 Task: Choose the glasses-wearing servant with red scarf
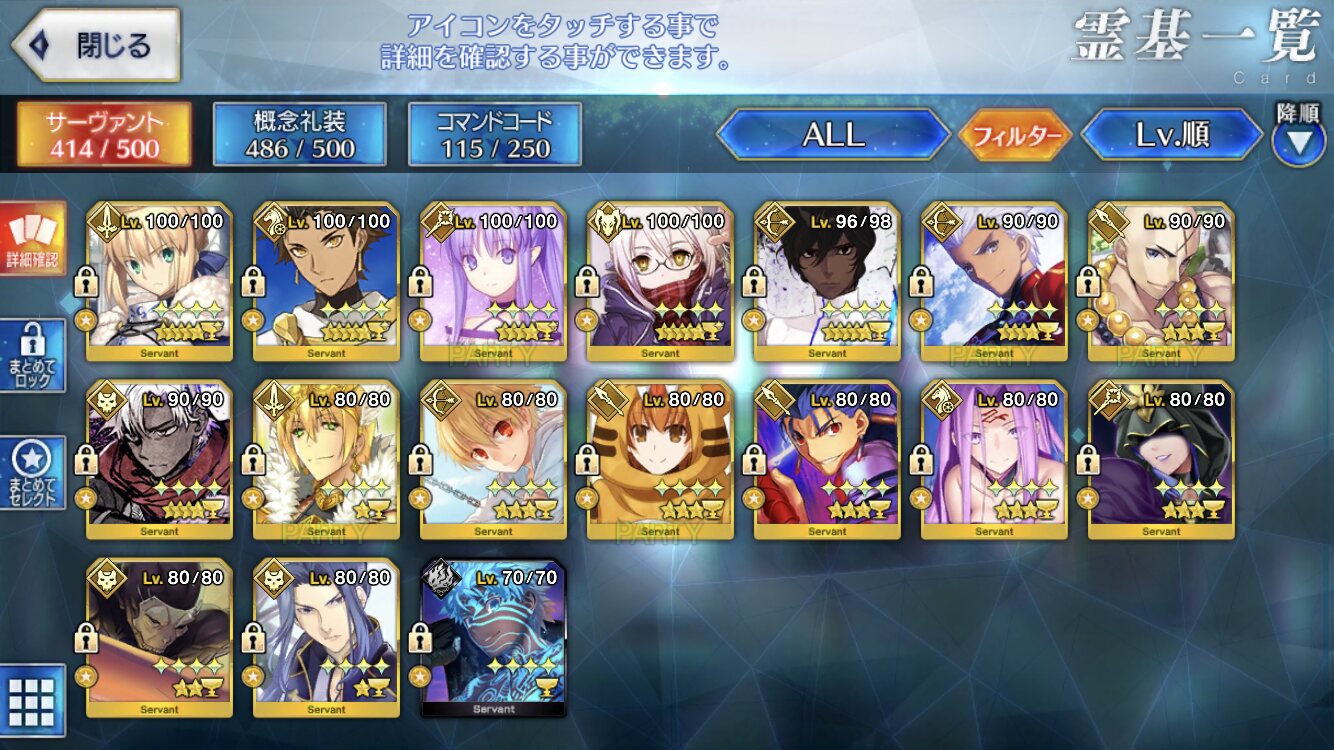click(x=660, y=282)
